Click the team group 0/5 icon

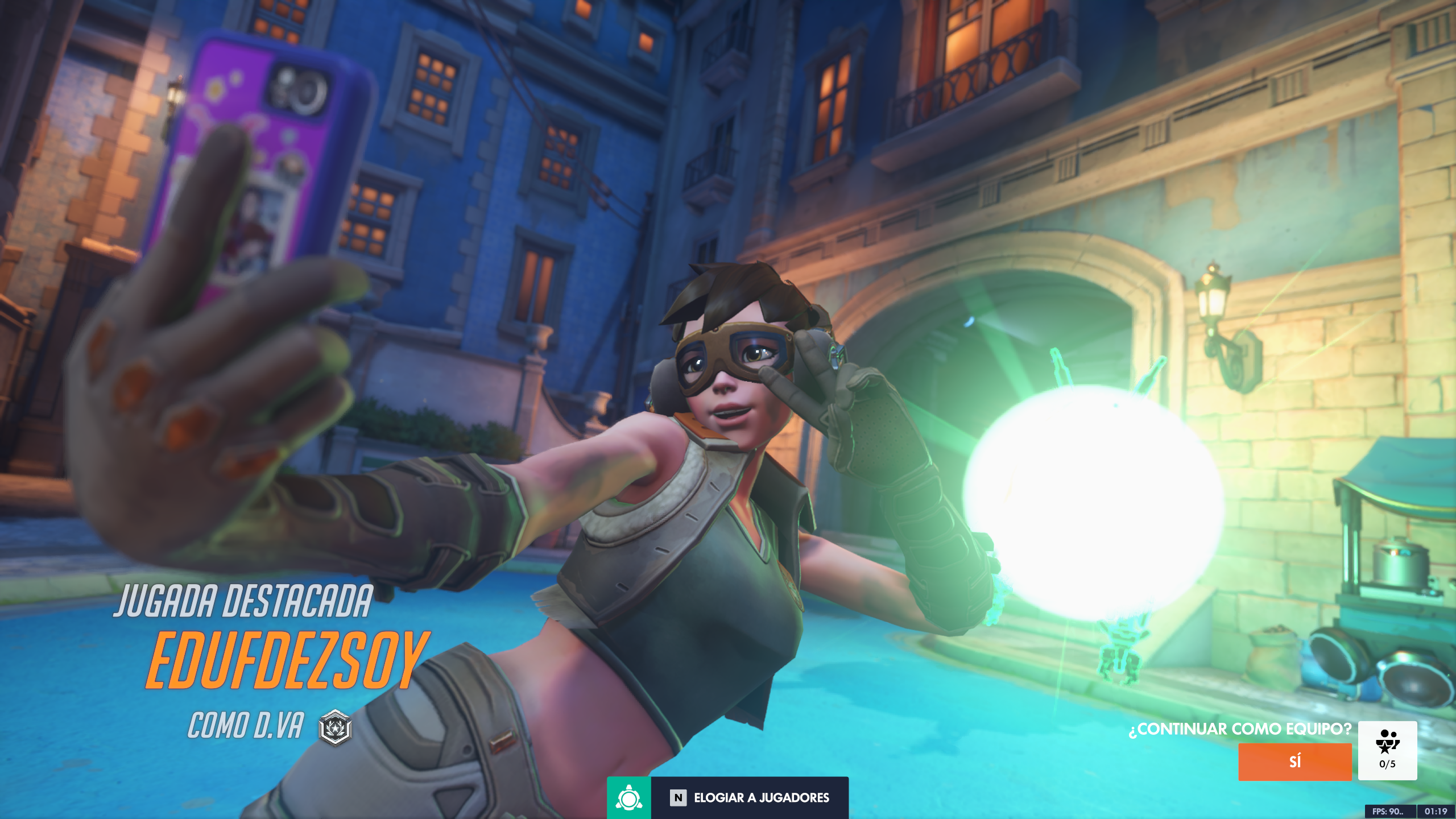point(1387,750)
